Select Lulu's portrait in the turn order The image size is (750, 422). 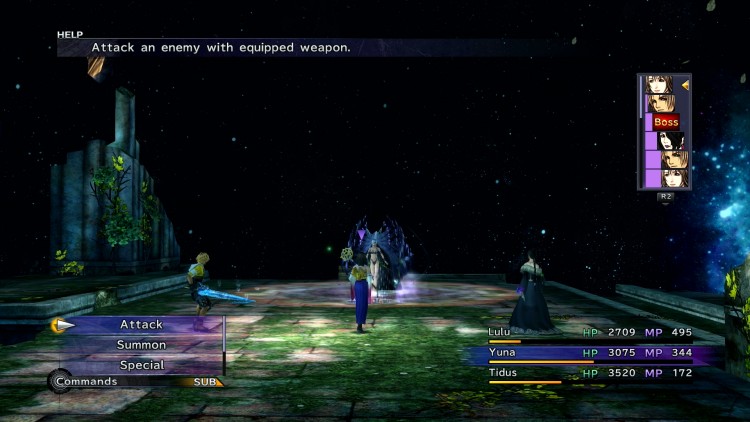click(x=670, y=141)
